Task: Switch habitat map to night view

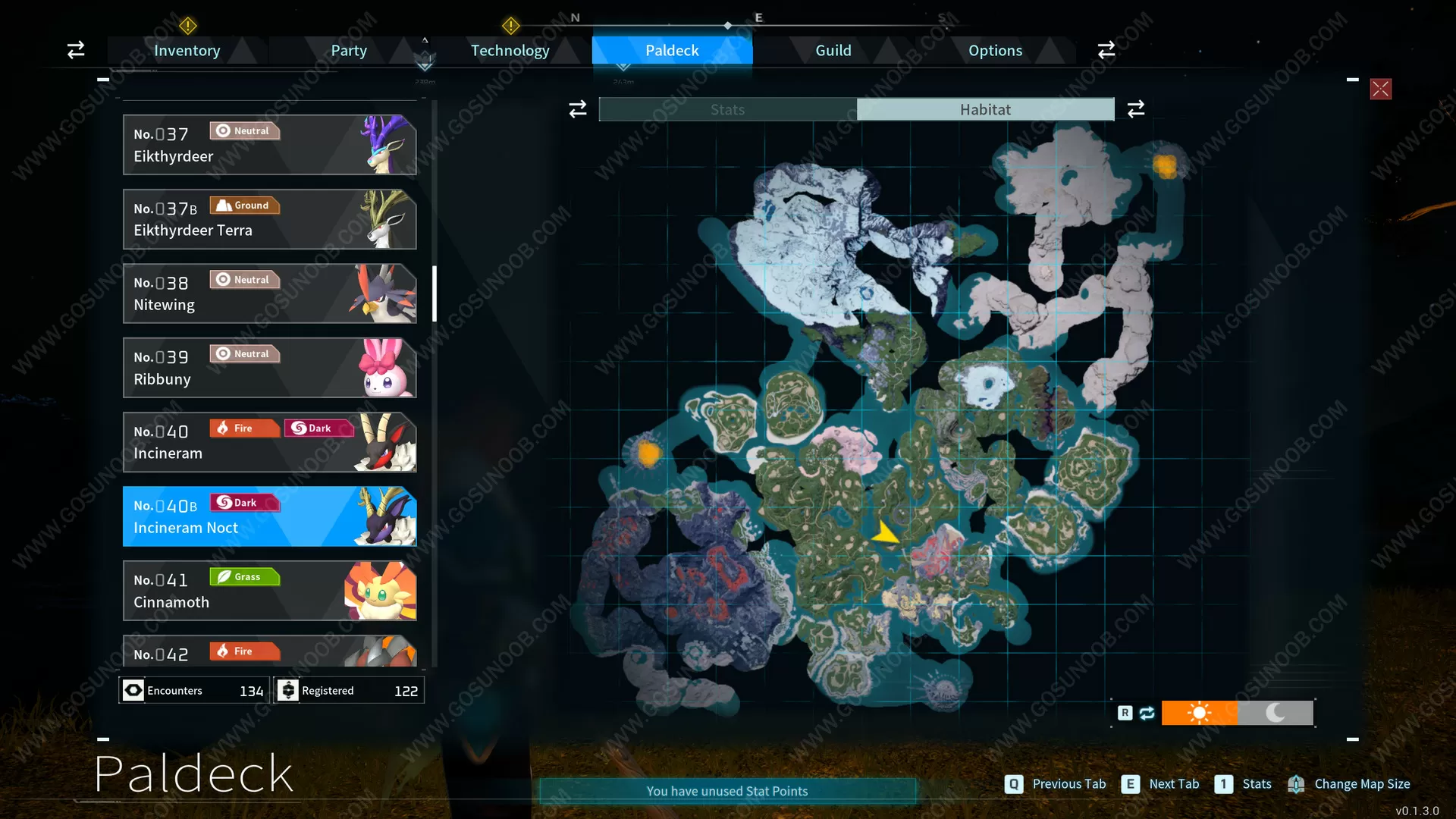Action: [1275, 713]
